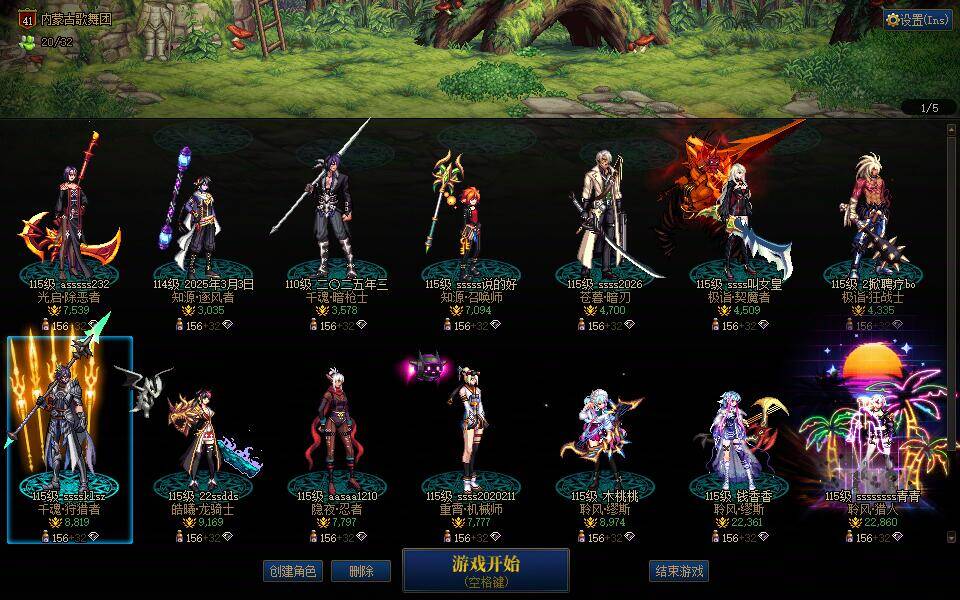This screenshot has height=600, width=960.
Task: Click the 删除 delete character button
Action: click(x=361, y=571)
